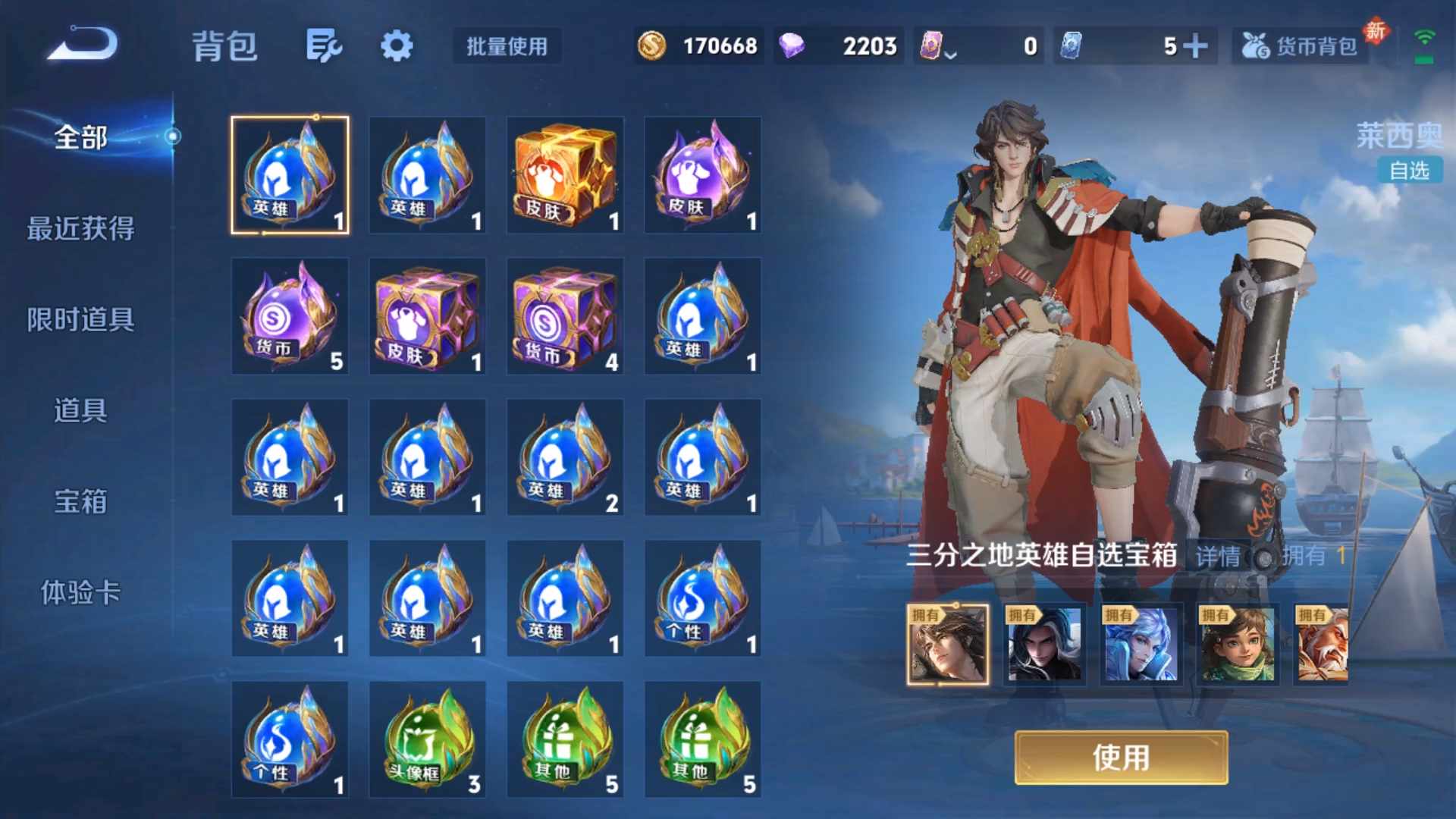This screenshot has width=1456, height=819.
Task: Select the green-scarf boy hero portrait
Action: [x=1238, y=645]
